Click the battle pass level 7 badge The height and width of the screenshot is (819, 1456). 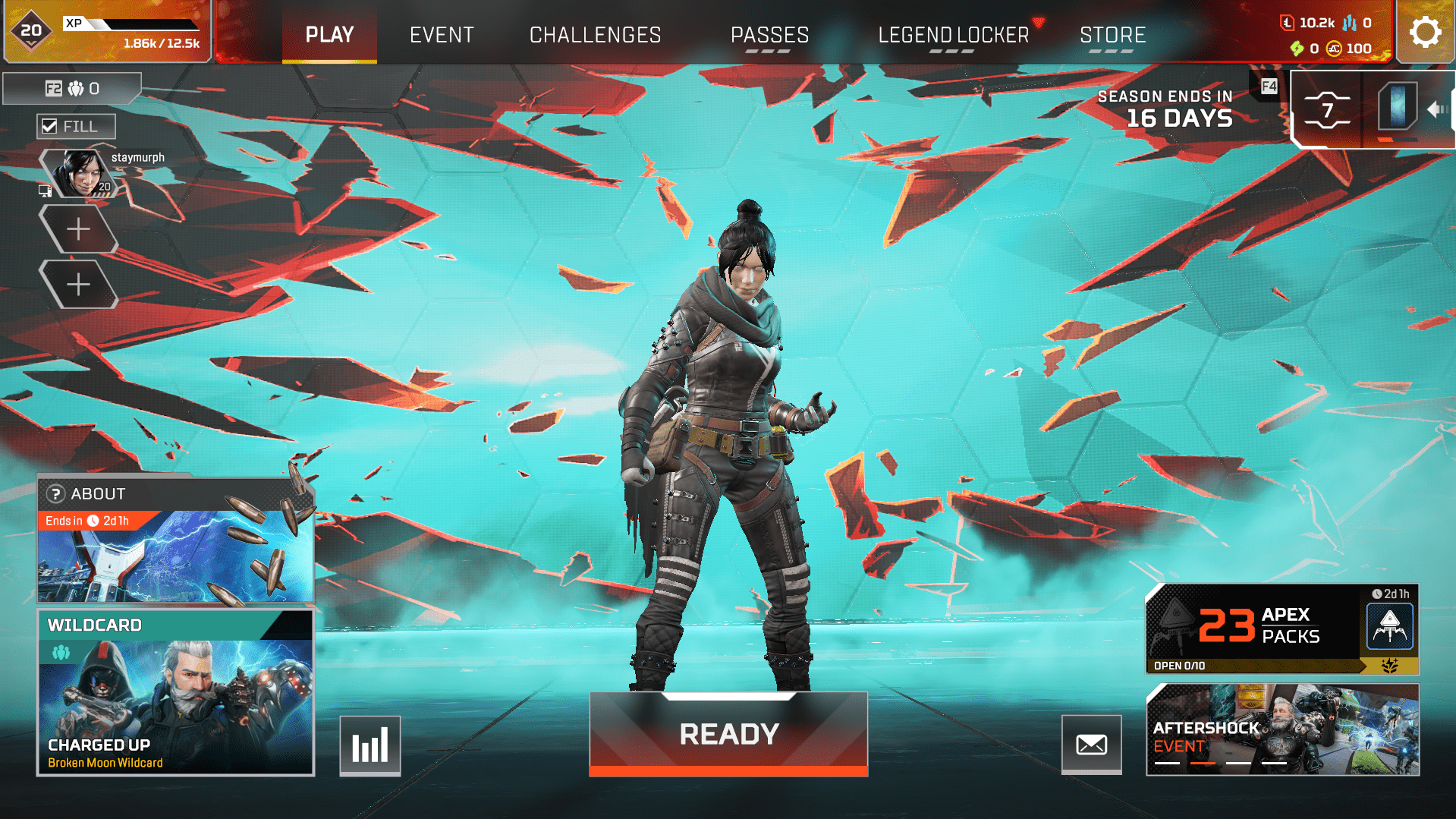(1325, 109)
